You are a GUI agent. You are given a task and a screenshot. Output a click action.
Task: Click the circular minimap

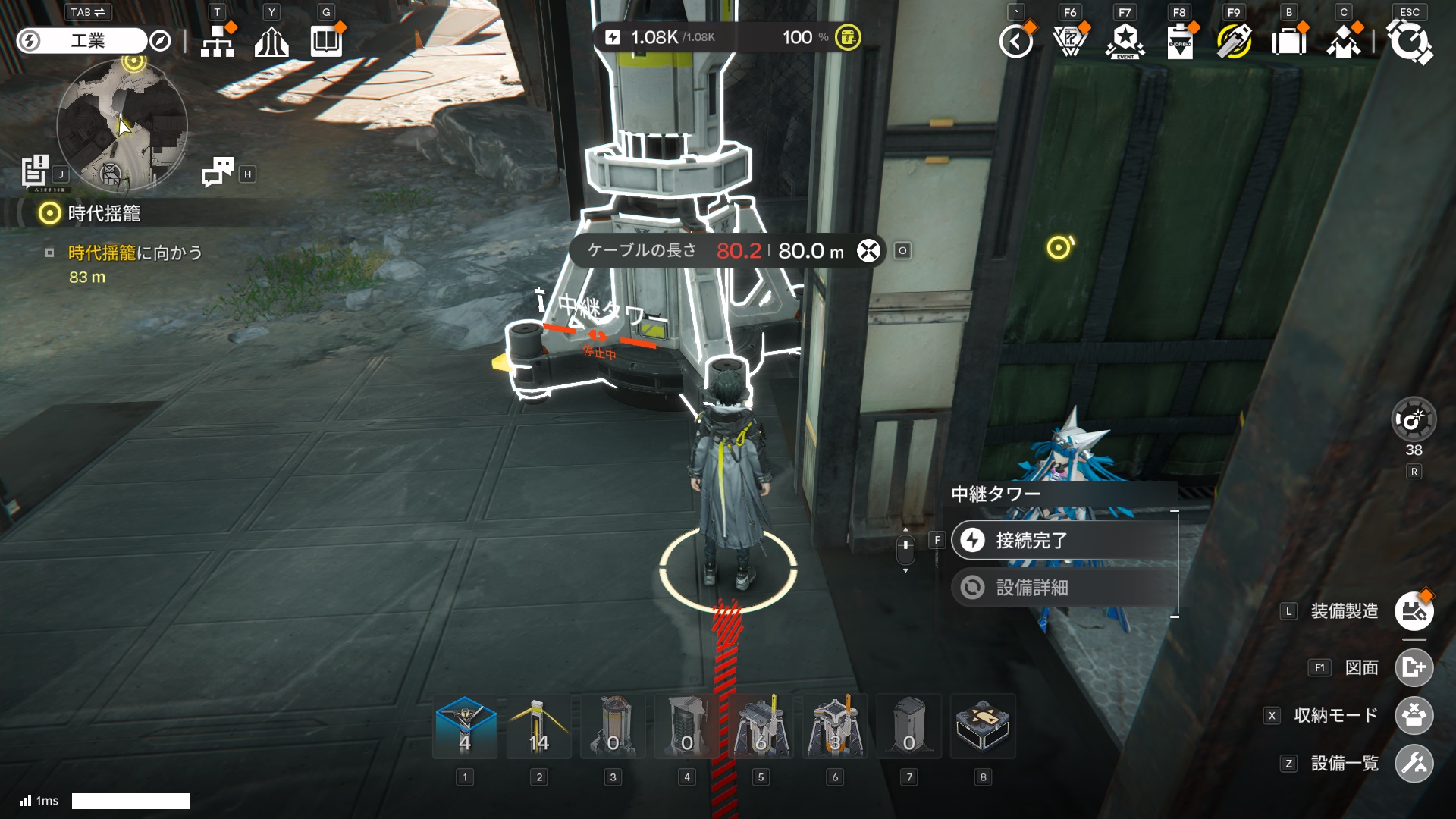point(121,125)
